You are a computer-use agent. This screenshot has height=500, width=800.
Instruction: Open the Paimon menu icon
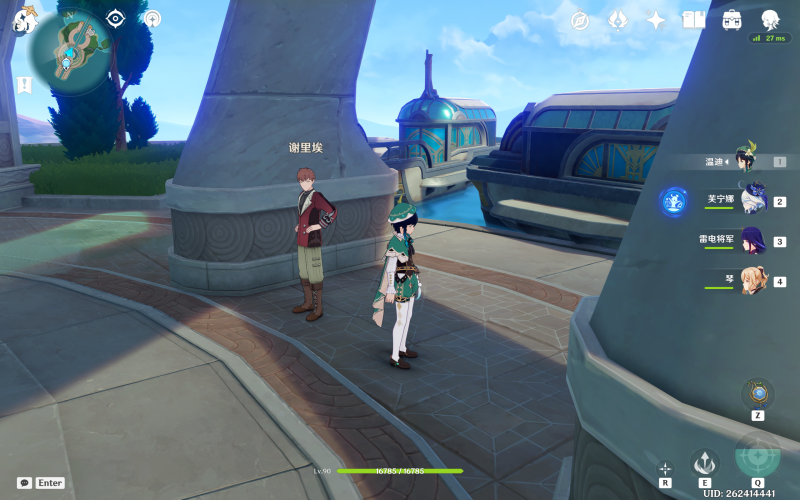coord(25,20)
